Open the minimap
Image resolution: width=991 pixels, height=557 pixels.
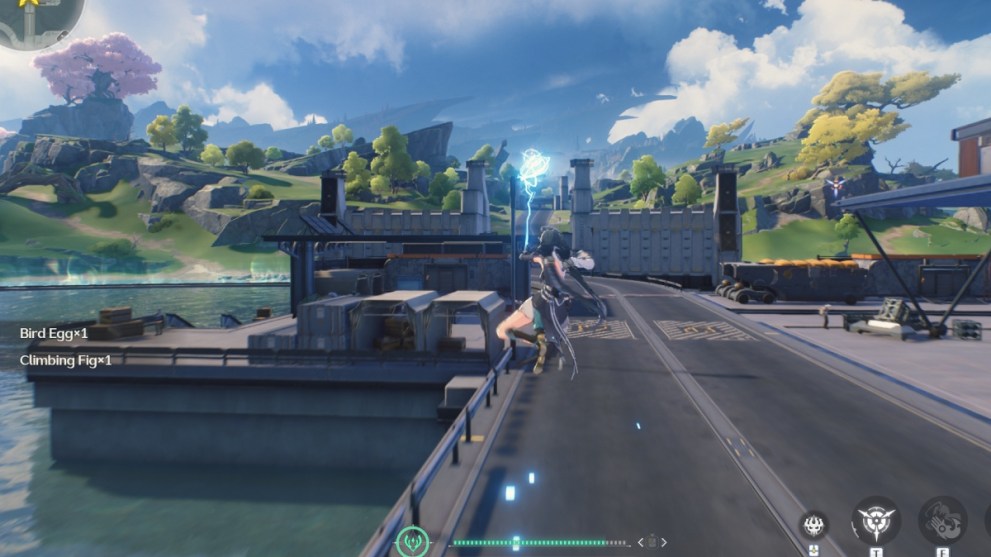tap(38, 20)
